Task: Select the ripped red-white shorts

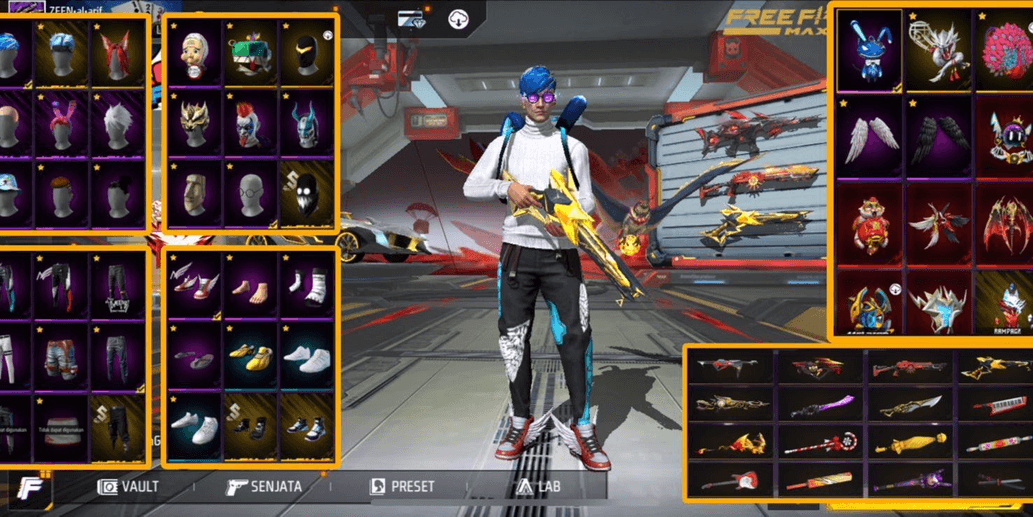Action: pos(60,353)
